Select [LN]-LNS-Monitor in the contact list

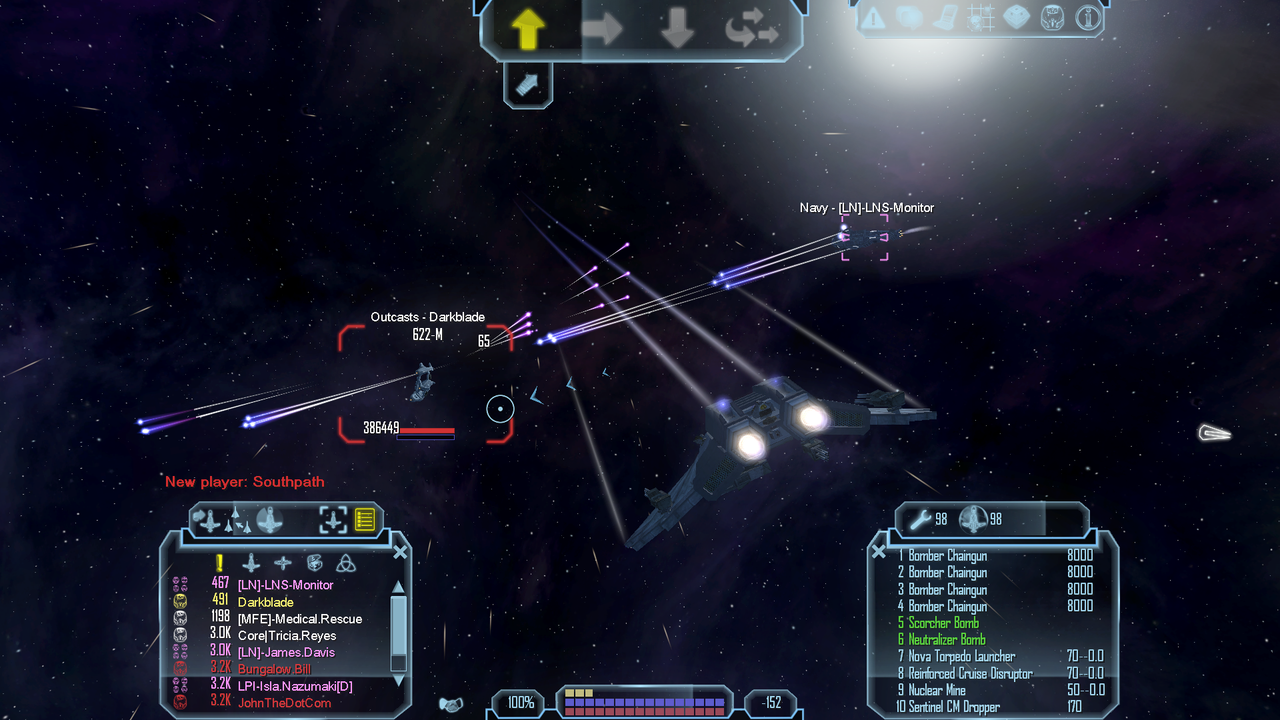tap(285, 585)
